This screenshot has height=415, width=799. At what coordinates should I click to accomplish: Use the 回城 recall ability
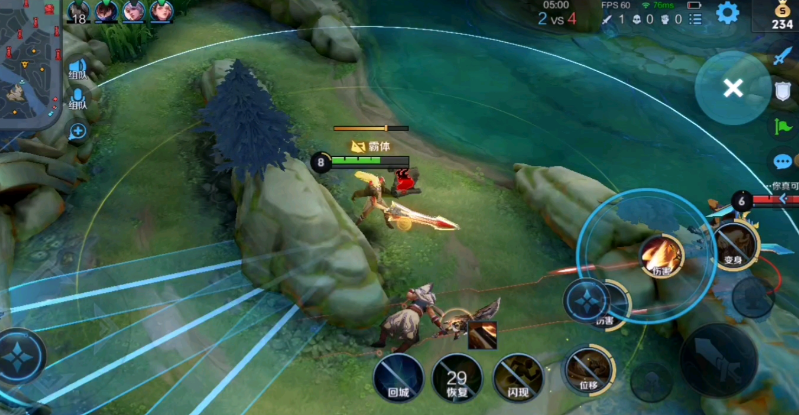click(398, 376)
